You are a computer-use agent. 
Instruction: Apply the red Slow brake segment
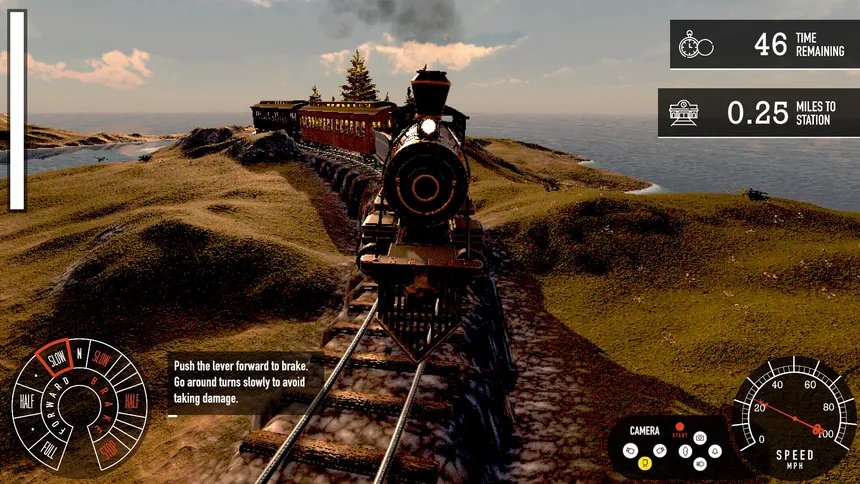(x=103, y=358)
